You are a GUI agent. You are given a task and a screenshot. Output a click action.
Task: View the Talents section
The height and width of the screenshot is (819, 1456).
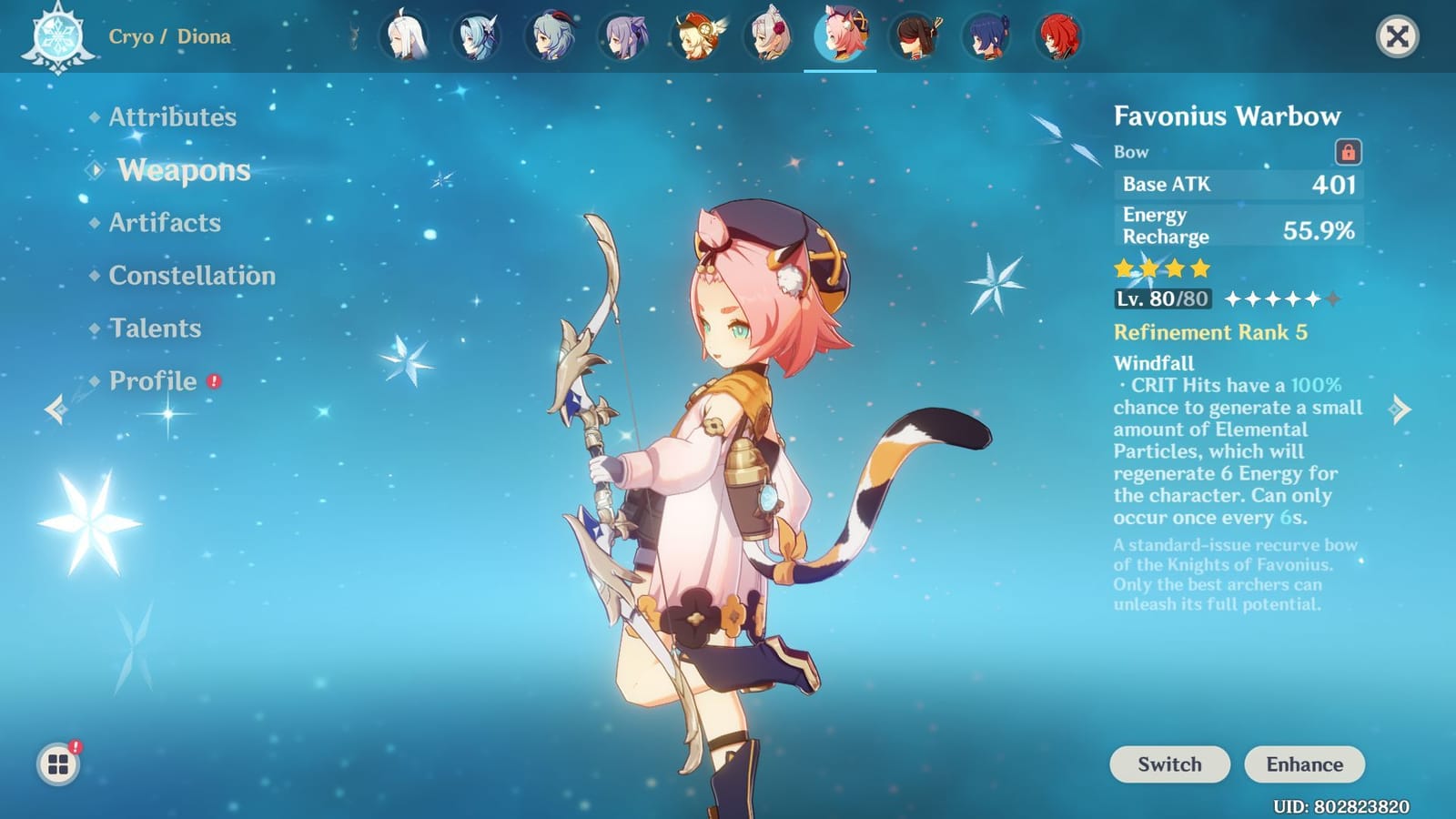pos(155,329)
